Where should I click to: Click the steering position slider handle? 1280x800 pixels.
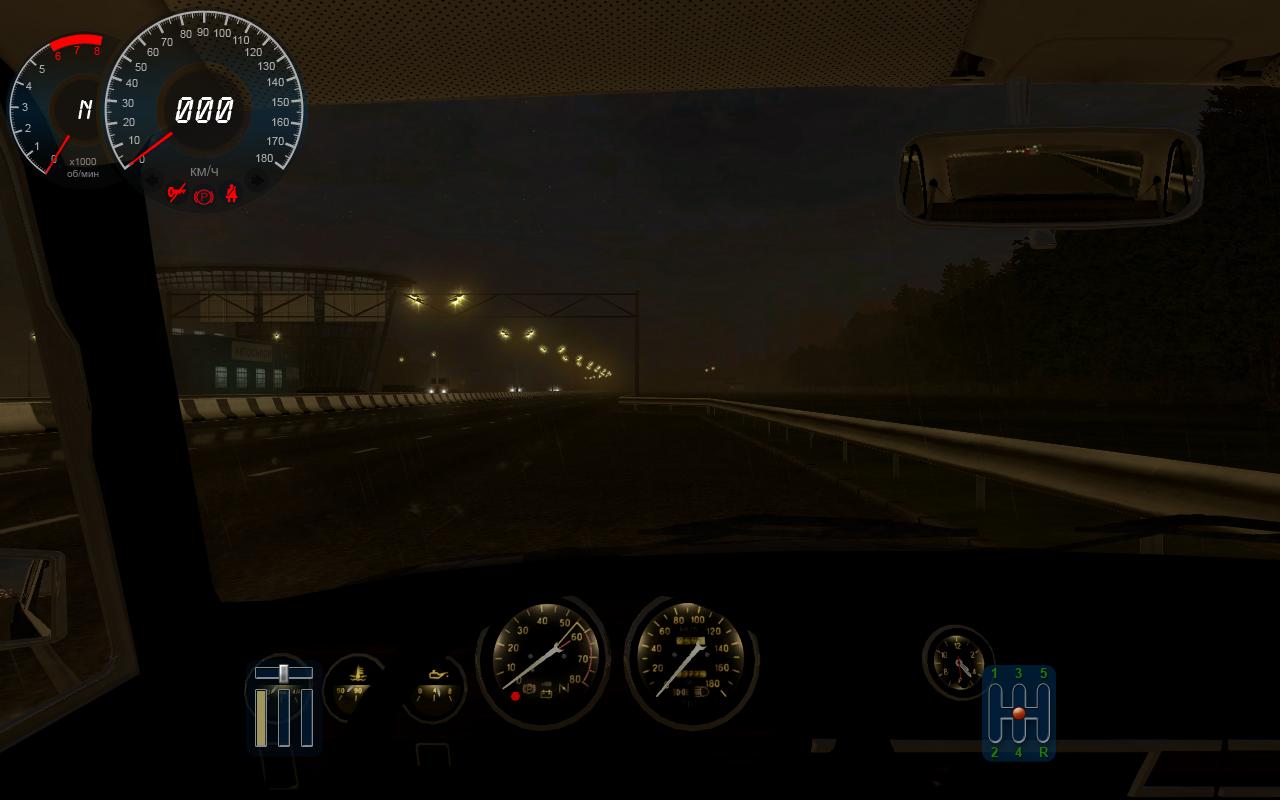(284, 673)
